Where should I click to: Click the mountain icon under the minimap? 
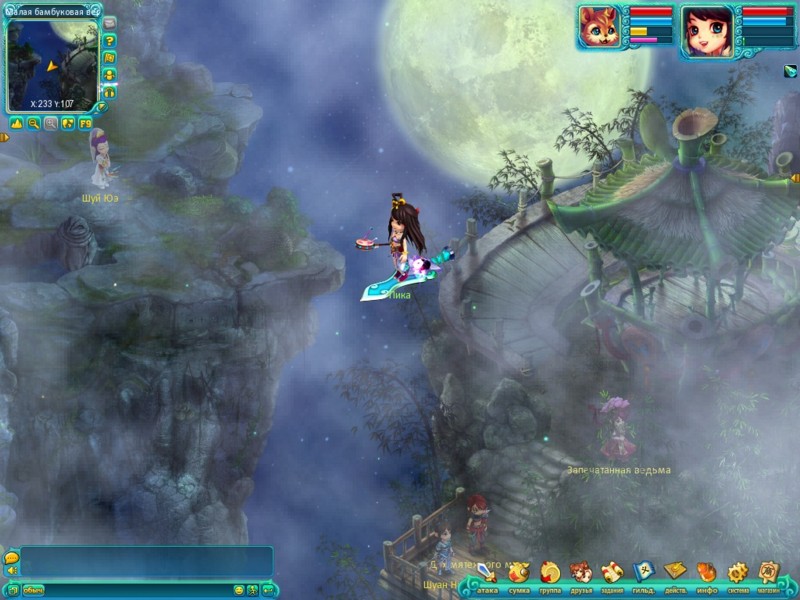click(16, 123)
